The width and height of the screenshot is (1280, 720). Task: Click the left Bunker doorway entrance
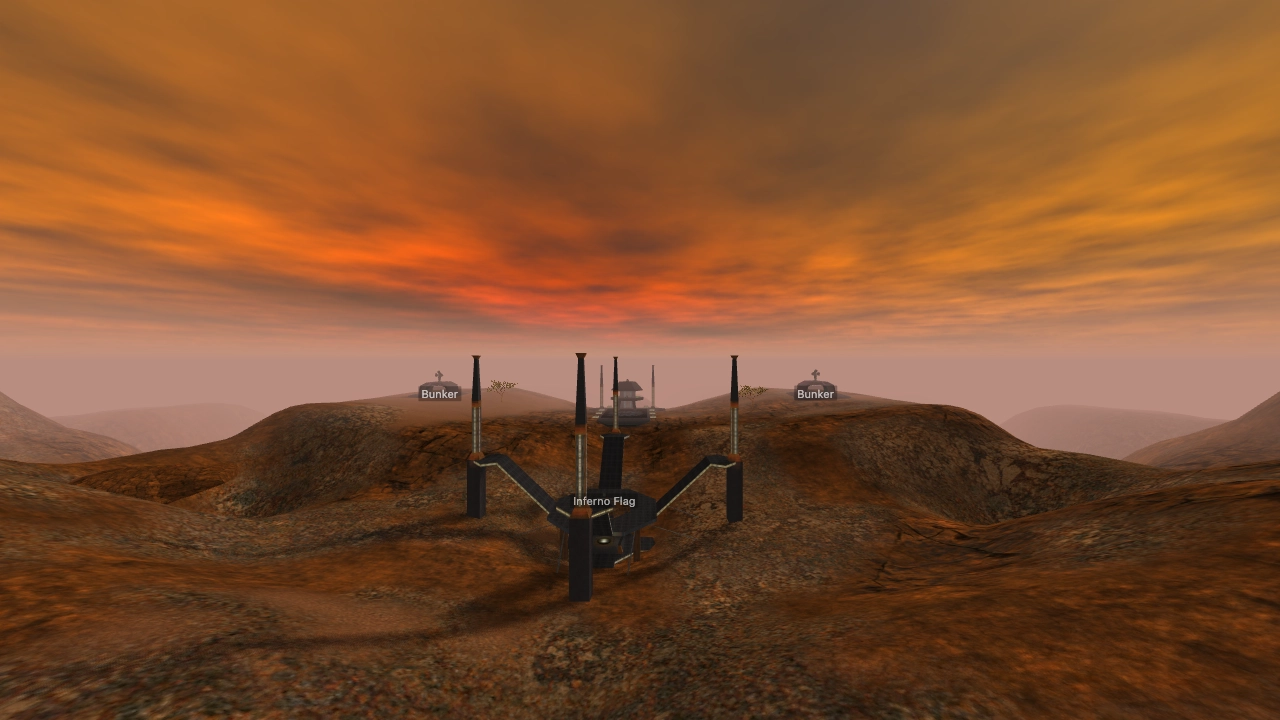(437, 390)
